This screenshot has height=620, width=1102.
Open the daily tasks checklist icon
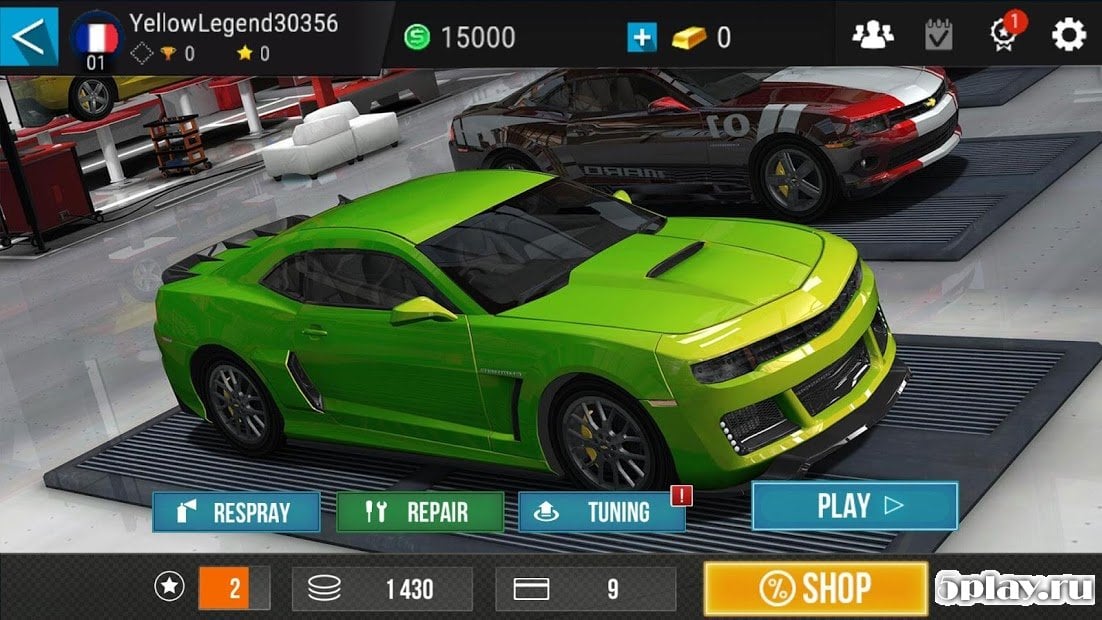pyautogui.click(x=939, y=36)
